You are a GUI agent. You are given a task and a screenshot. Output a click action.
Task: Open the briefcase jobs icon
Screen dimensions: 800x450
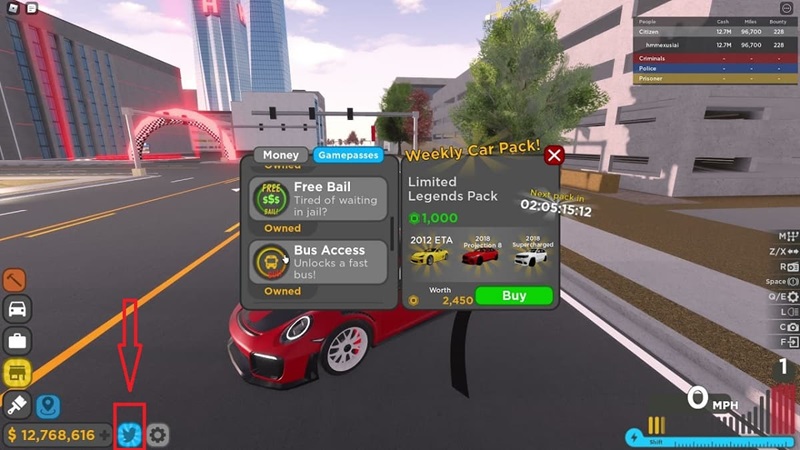(16, 341)
